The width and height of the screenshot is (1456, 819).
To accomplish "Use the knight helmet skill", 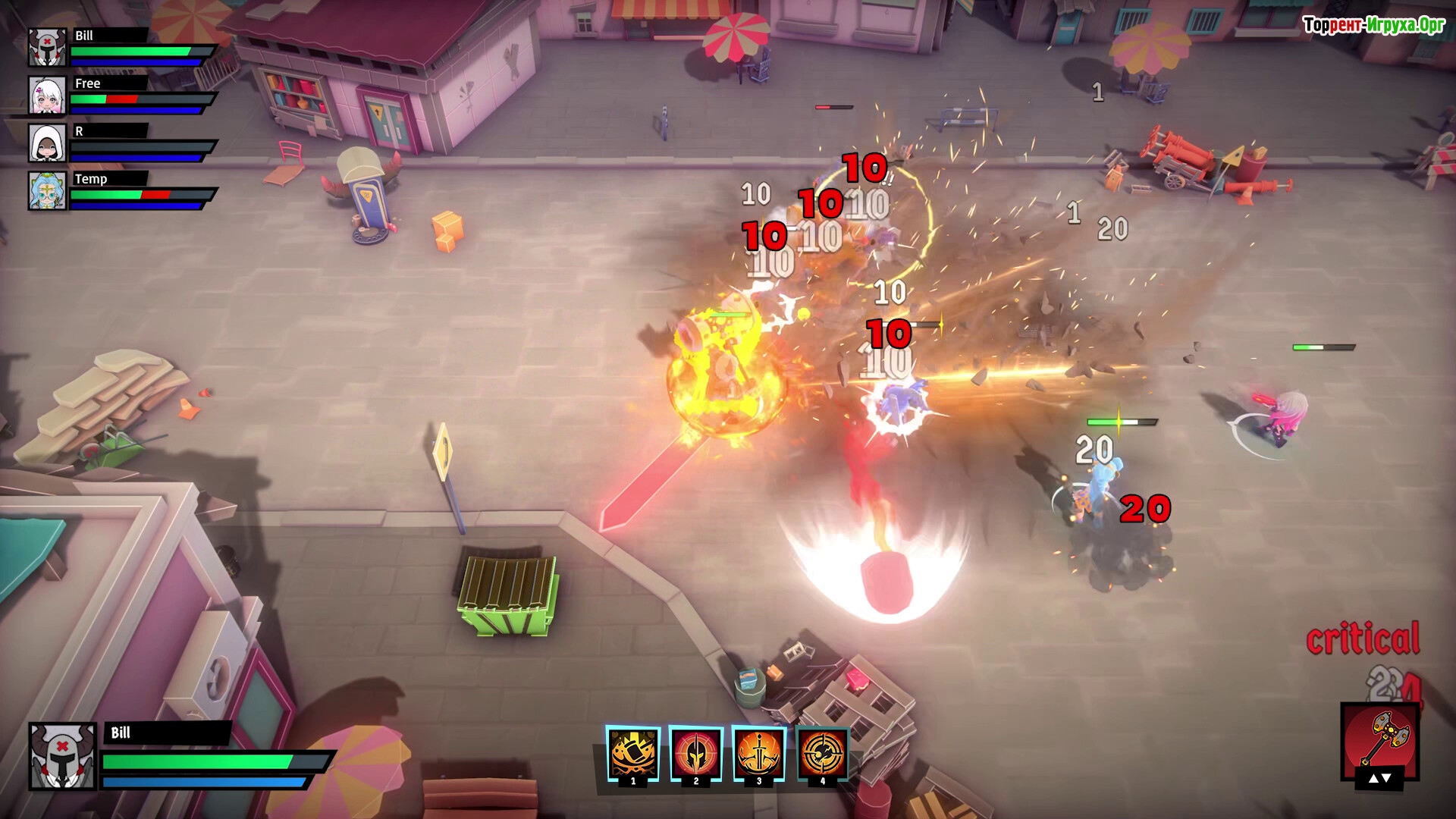I will point(696,754).
